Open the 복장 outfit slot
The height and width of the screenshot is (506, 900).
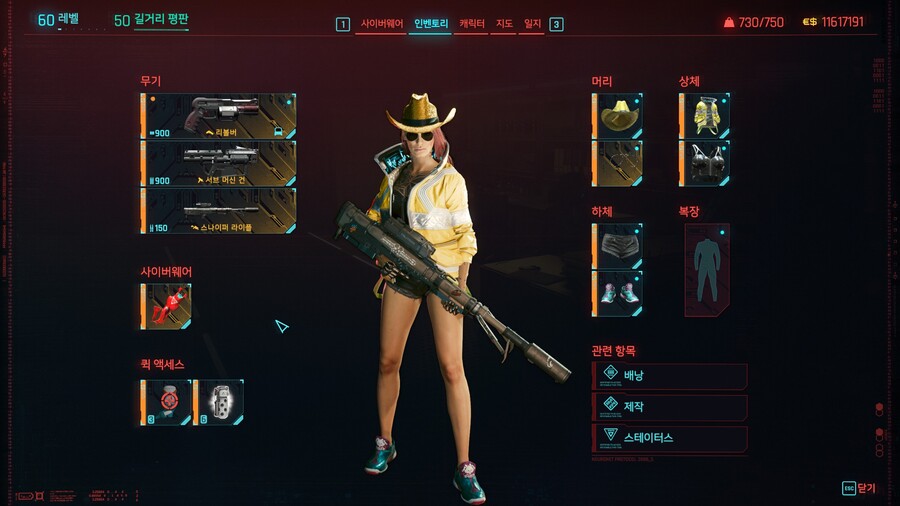707,270
